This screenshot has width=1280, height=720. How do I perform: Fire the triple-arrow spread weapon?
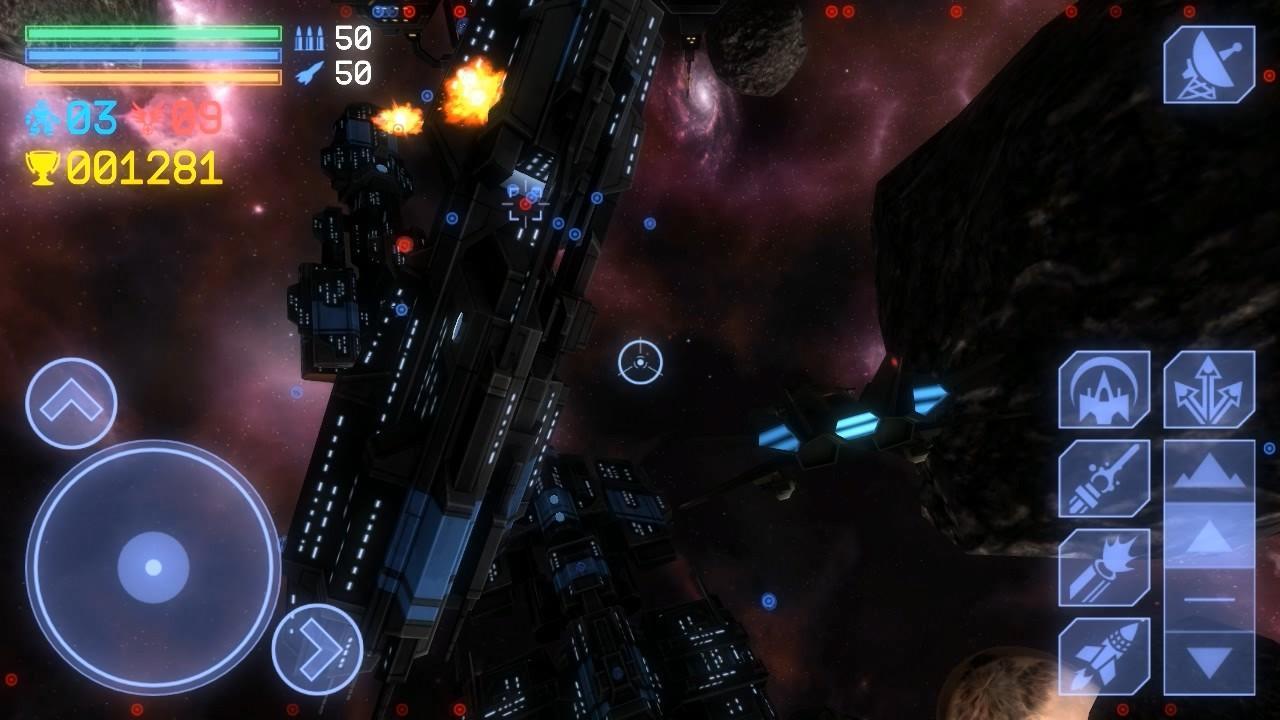pos(1209,389)
